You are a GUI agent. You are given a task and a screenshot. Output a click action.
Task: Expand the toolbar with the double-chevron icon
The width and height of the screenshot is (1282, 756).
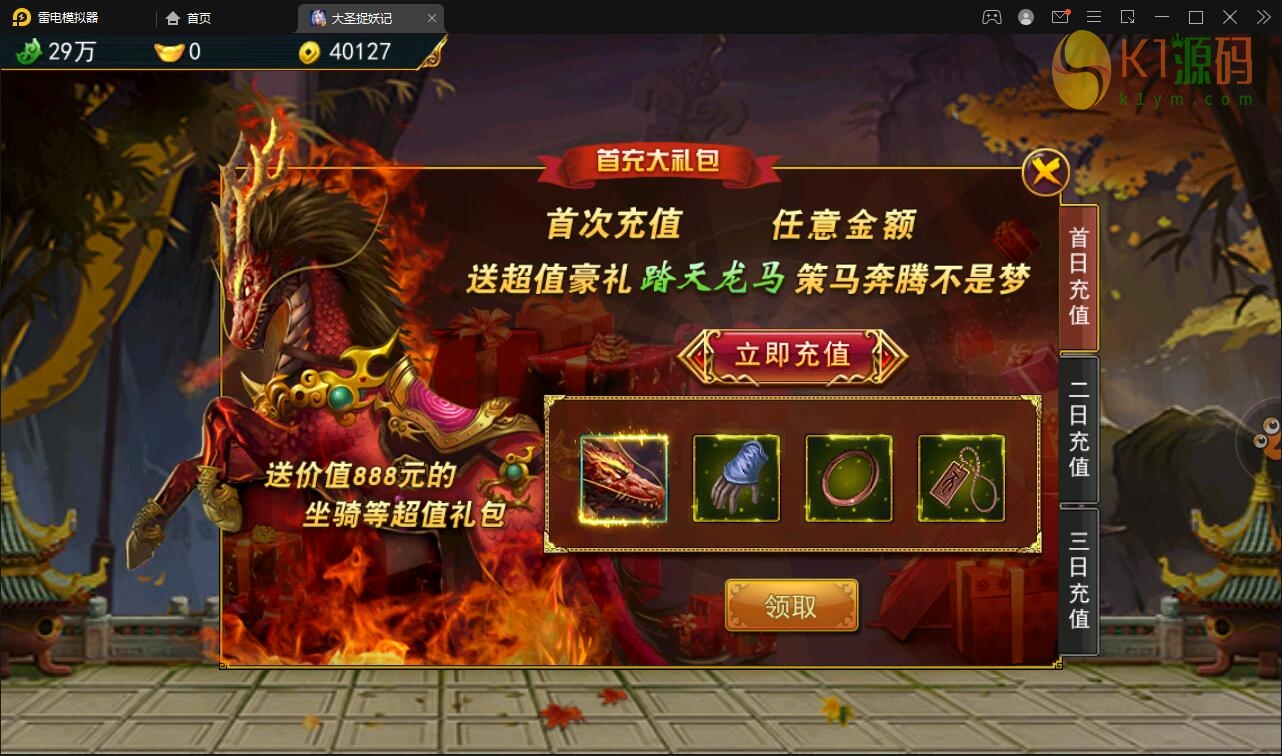click(1266, 17)
